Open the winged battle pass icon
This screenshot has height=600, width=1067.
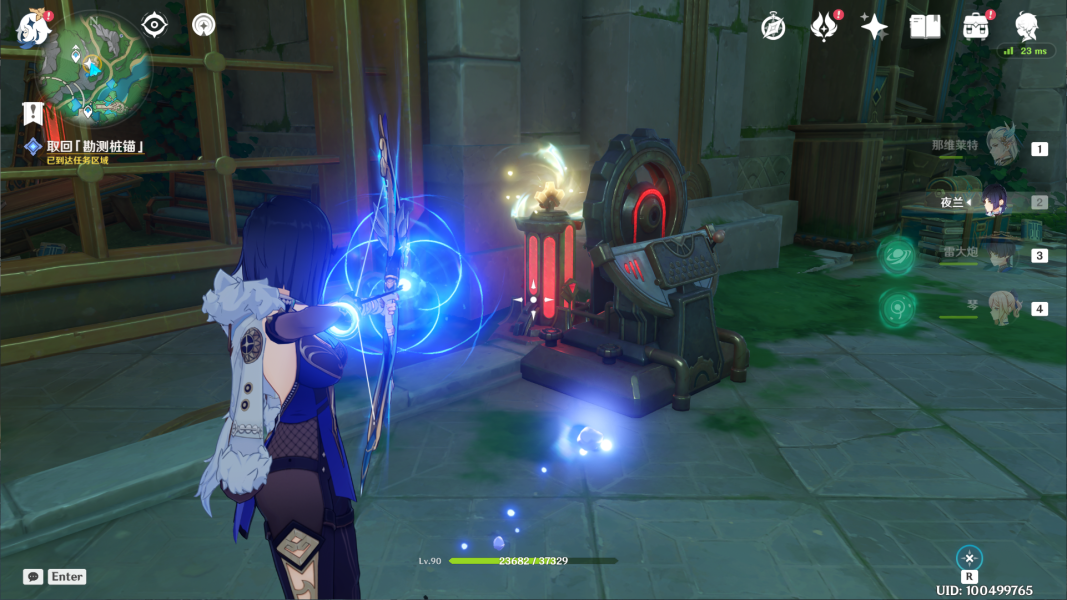823,27
